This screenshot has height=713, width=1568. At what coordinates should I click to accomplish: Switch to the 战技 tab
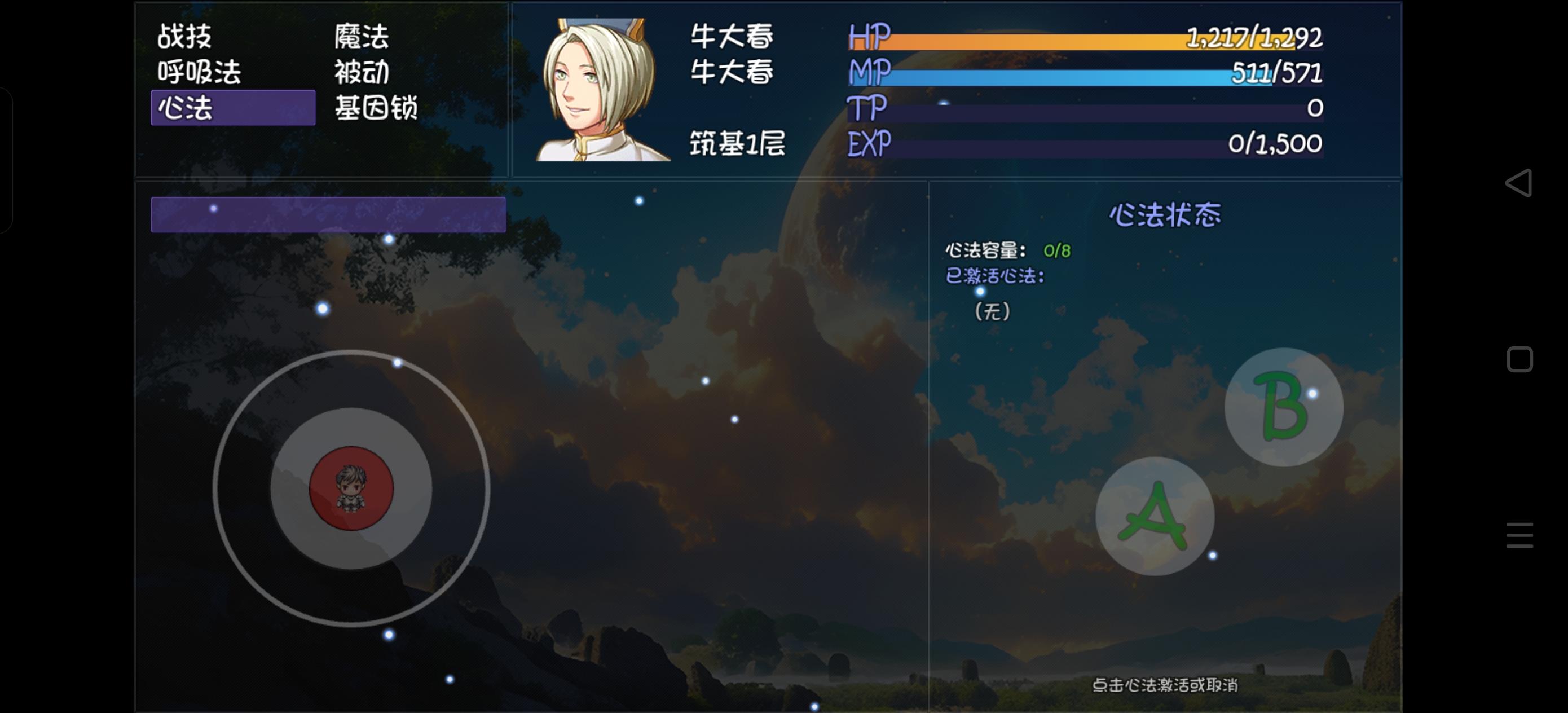183,37
